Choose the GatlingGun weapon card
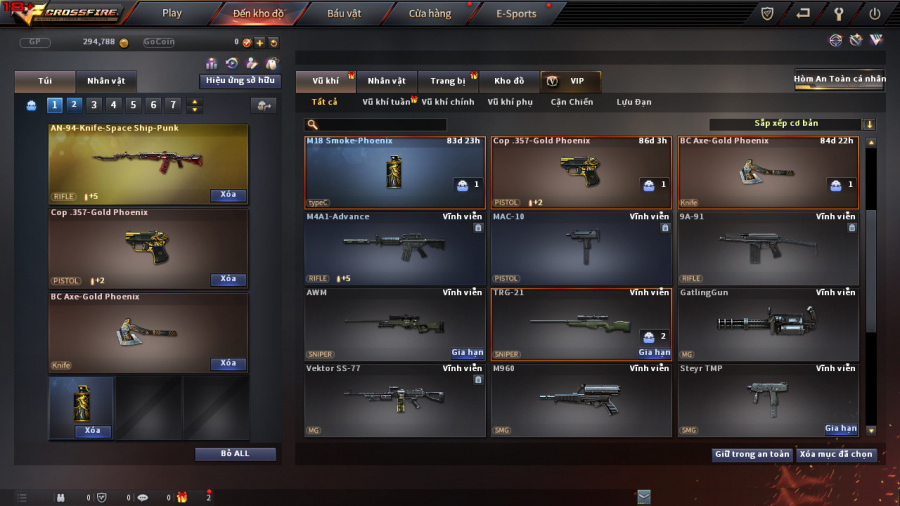 click(767, 323)
